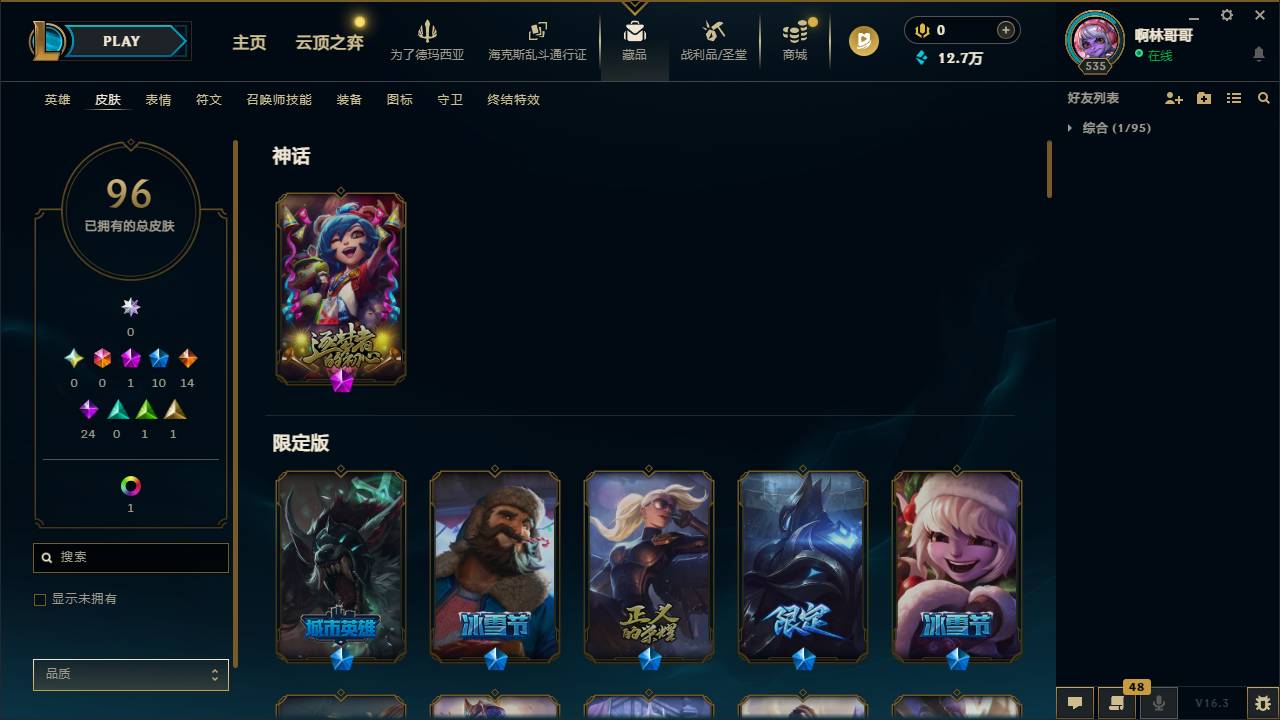Open the 商城 store icon
The image size is (1280, 720).
(x=794, y=32)
